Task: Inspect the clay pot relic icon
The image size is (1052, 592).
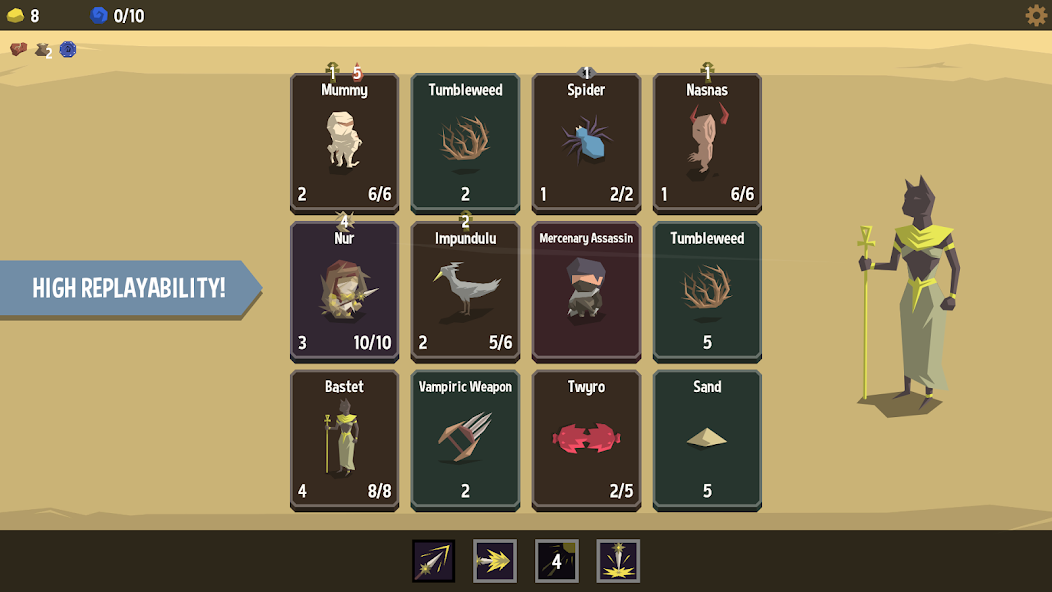Action: [x=43, y=50]
